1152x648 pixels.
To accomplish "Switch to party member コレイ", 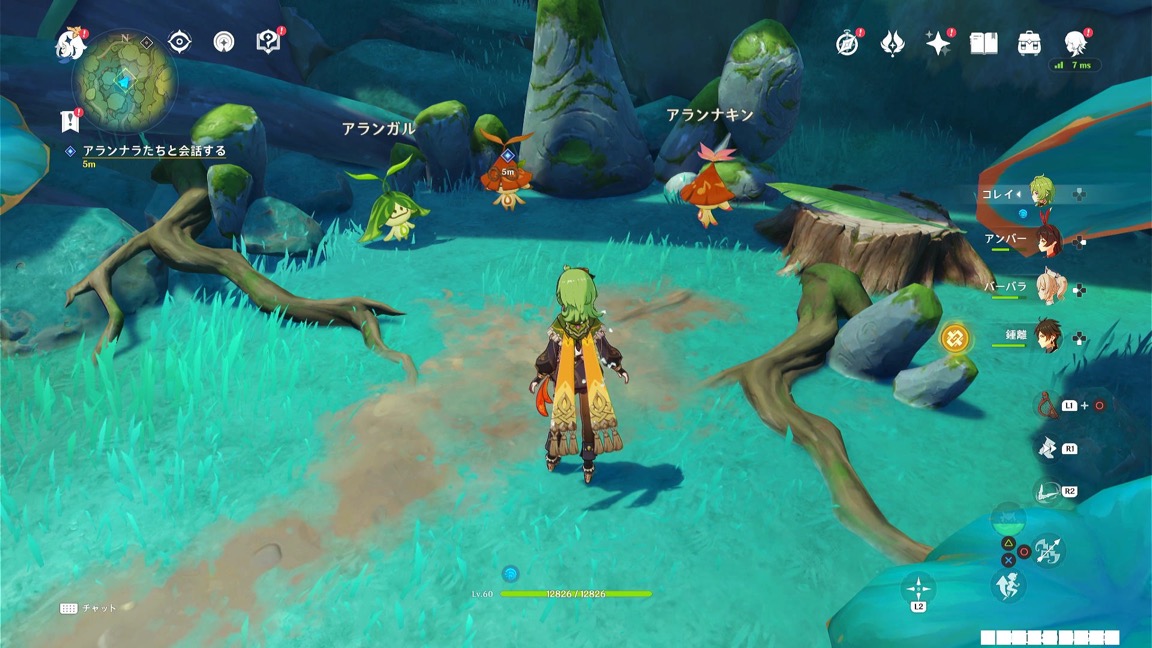I will [1044, 194].
